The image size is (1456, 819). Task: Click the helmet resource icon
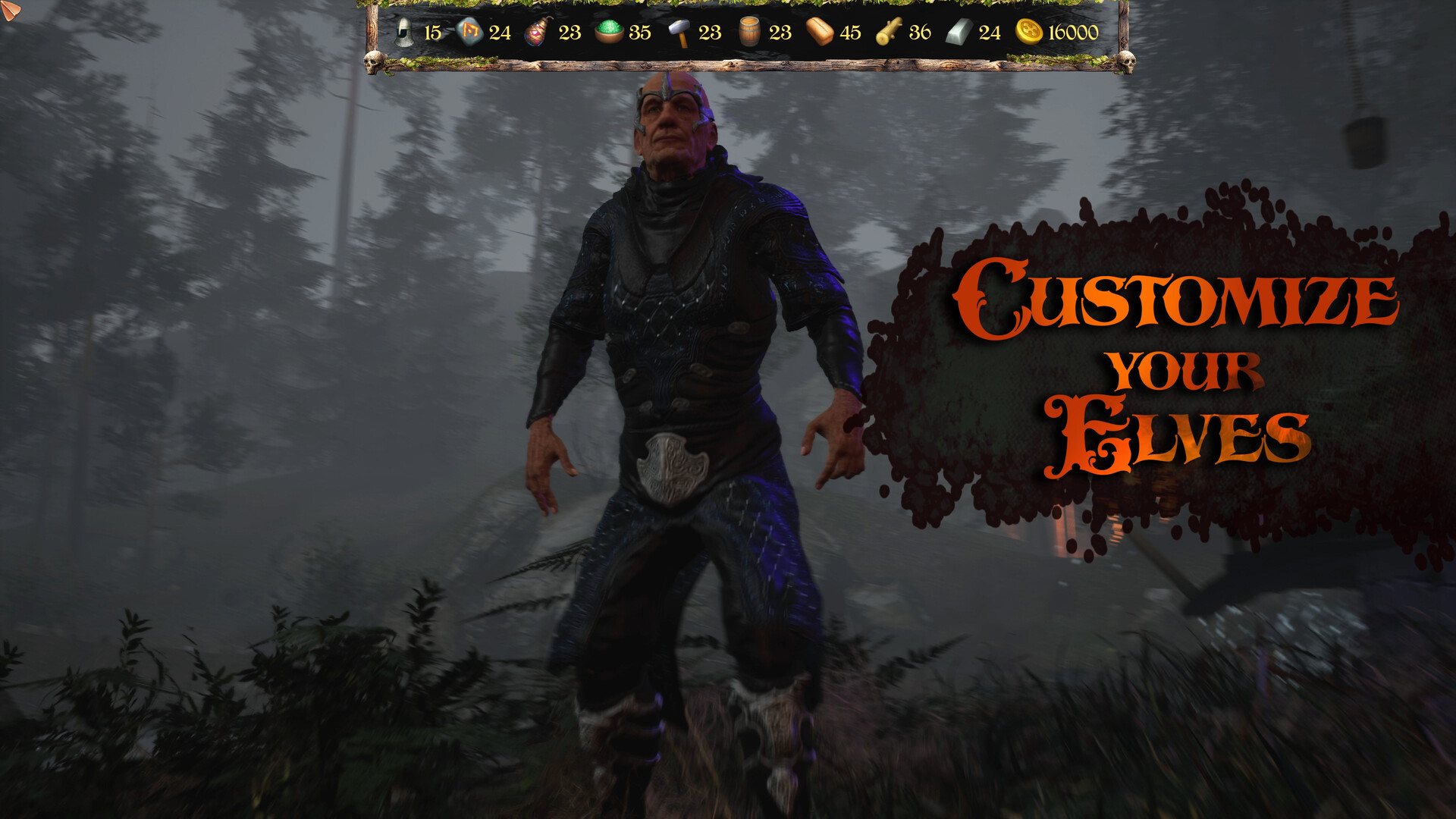(405, 33)
